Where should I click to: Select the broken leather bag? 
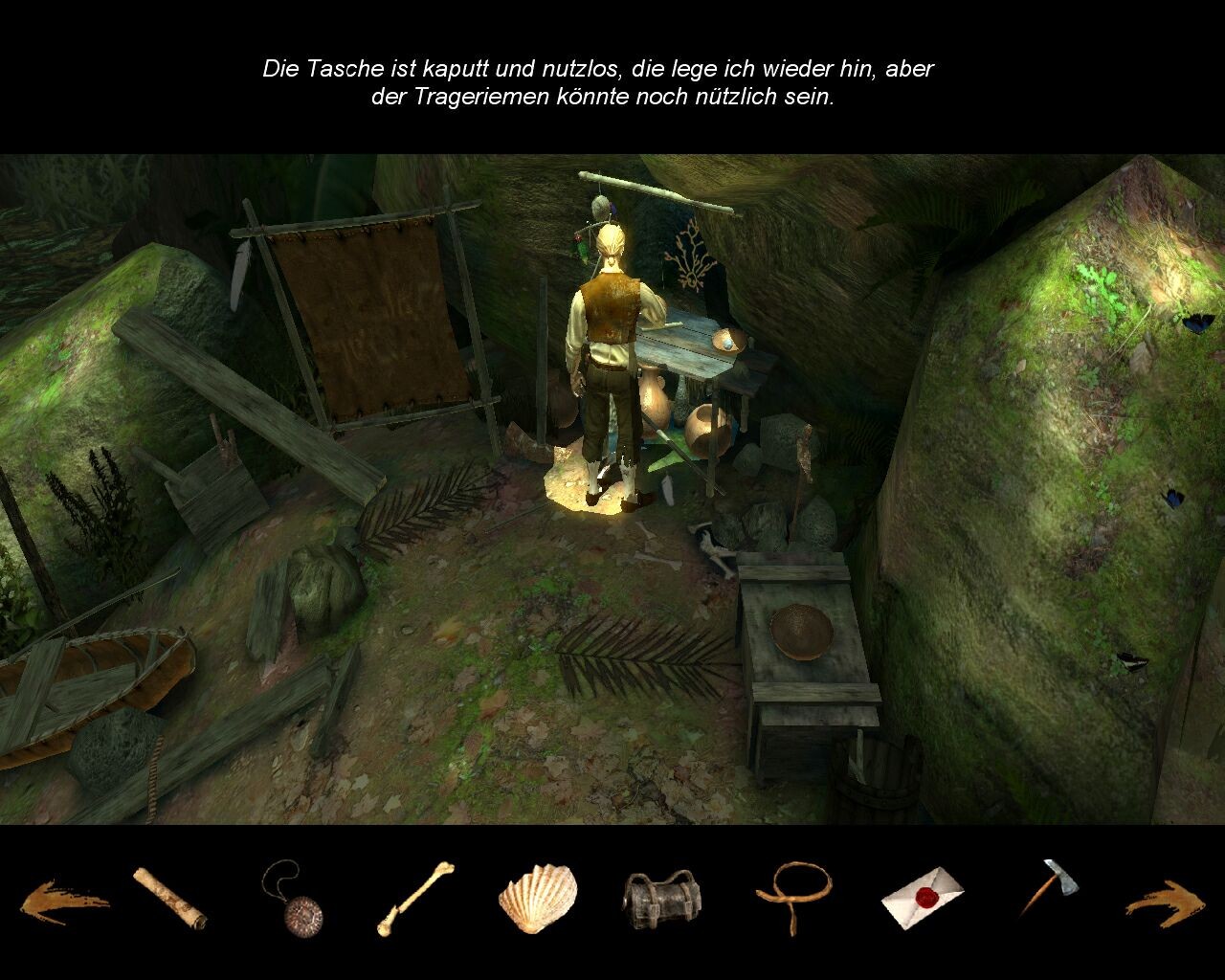click(661, 899)
